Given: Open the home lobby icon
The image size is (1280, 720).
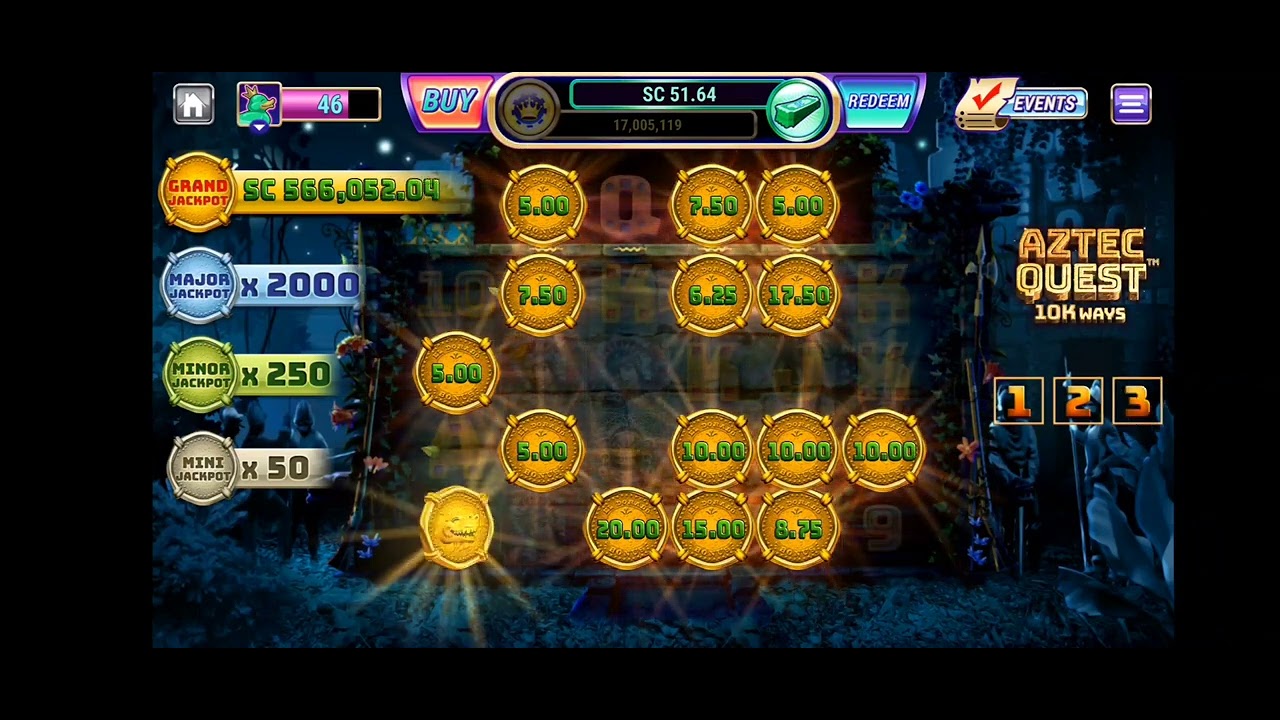Looking at the screenshot, I should [x=193, y=103].
